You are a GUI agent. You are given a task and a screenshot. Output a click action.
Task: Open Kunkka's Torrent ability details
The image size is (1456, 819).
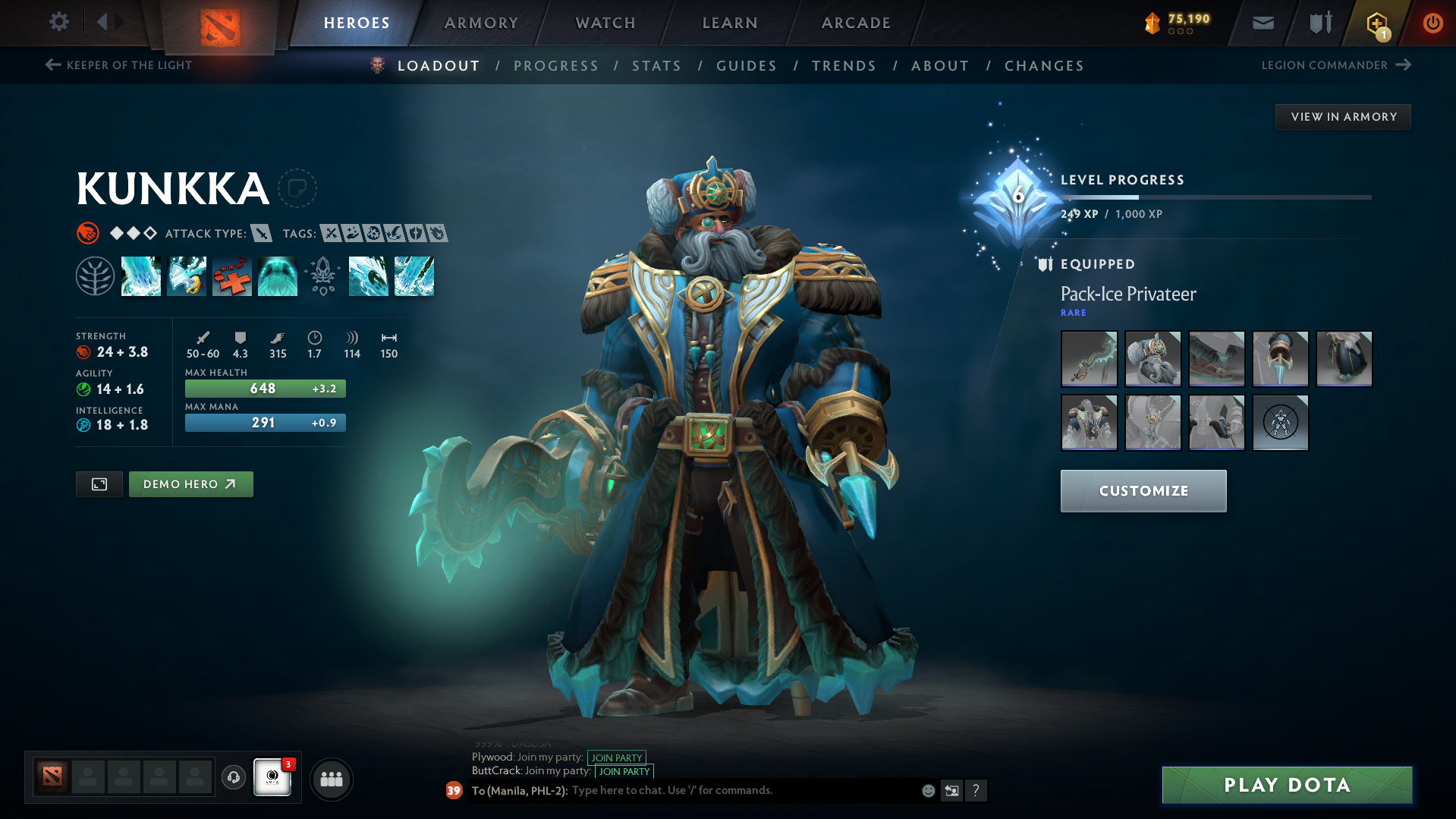(141, 276)
